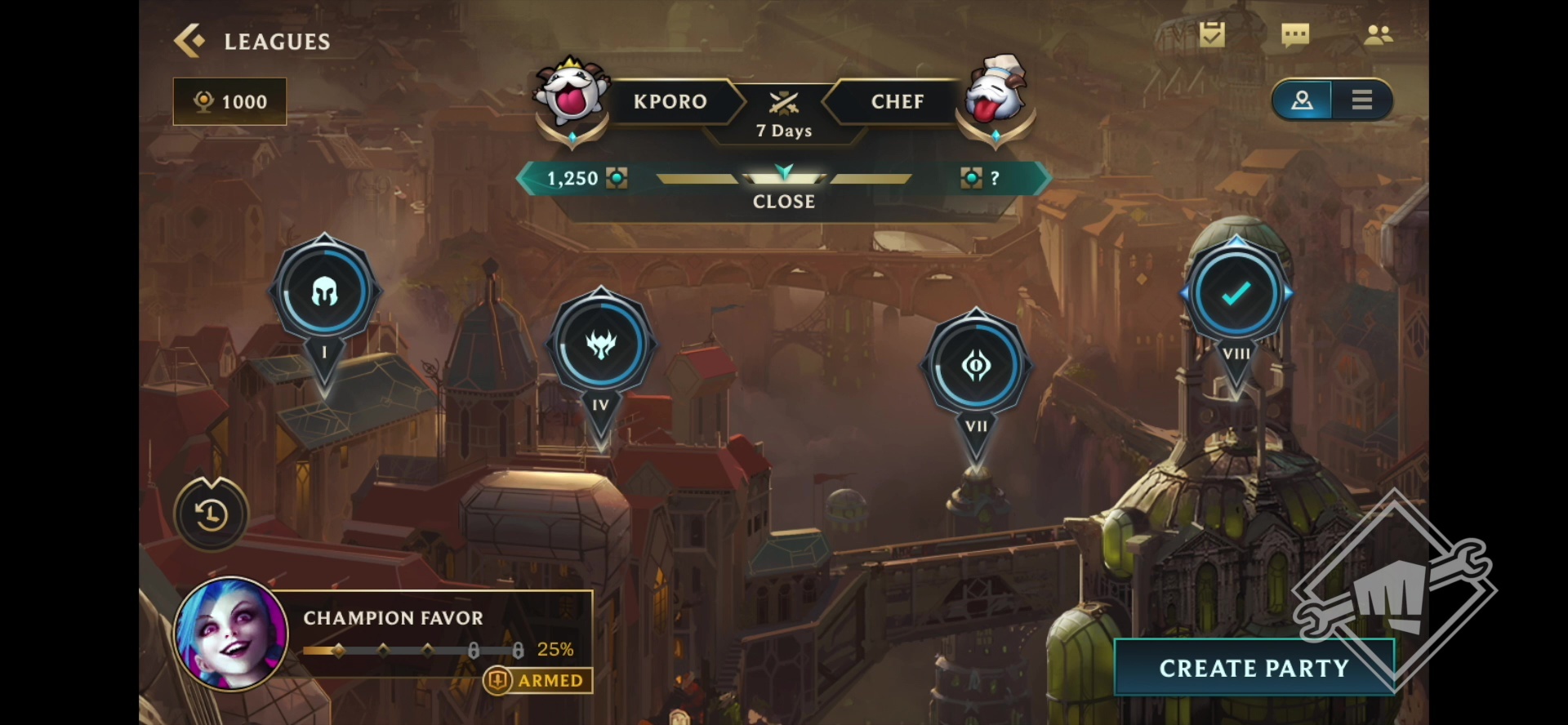
Task: Switch to the profile view toggle
Action: [x=1302, y=100]
